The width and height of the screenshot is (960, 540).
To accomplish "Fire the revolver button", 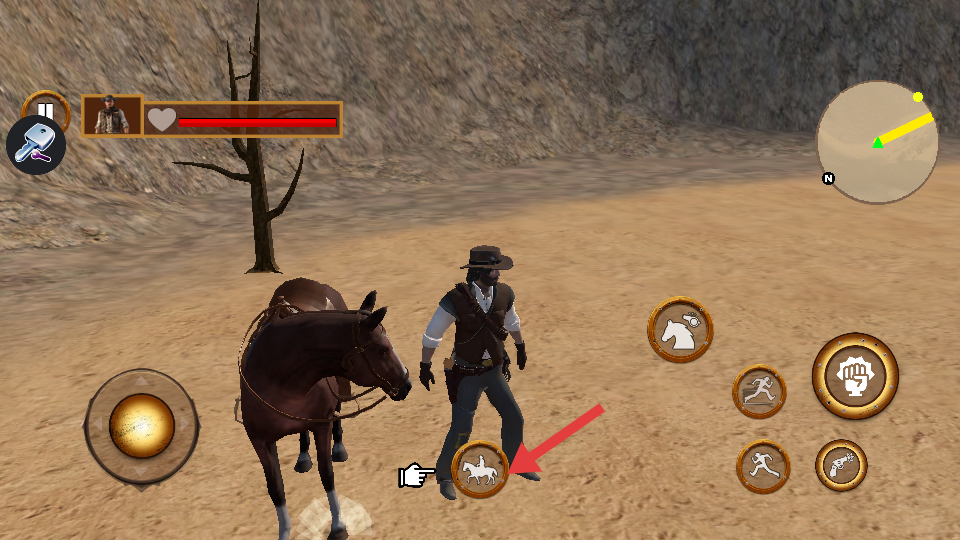I will (841, 465).
